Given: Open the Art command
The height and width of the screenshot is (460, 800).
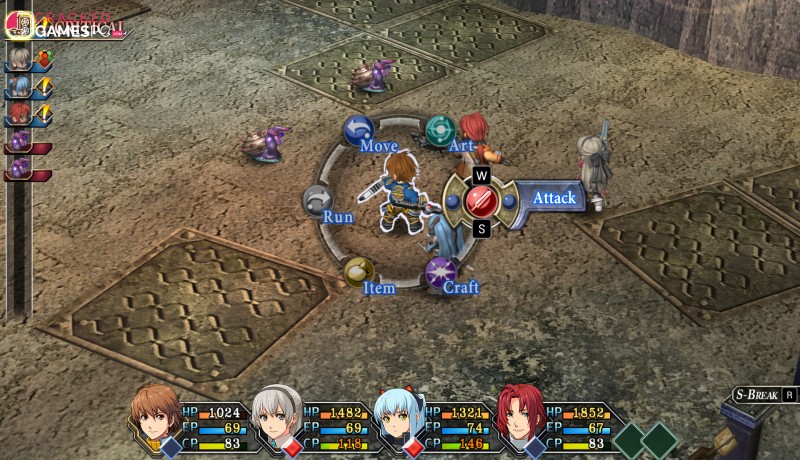Looking at the screenshot, I should [x=440, y=130].
